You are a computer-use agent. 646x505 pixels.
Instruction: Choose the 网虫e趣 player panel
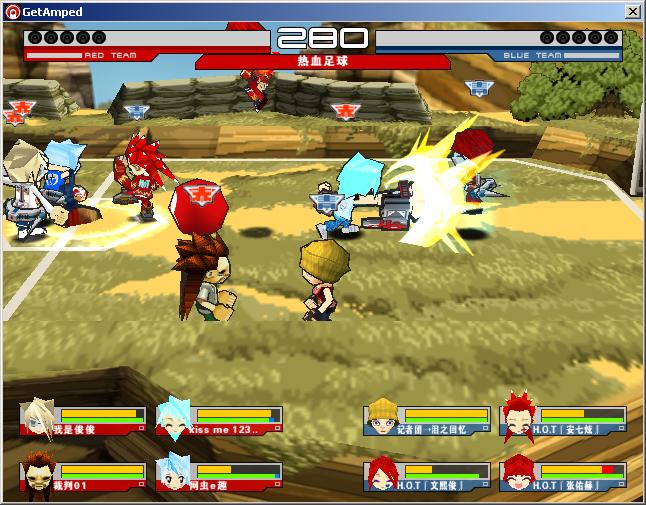pyautogui.click(x=220, y=473)
